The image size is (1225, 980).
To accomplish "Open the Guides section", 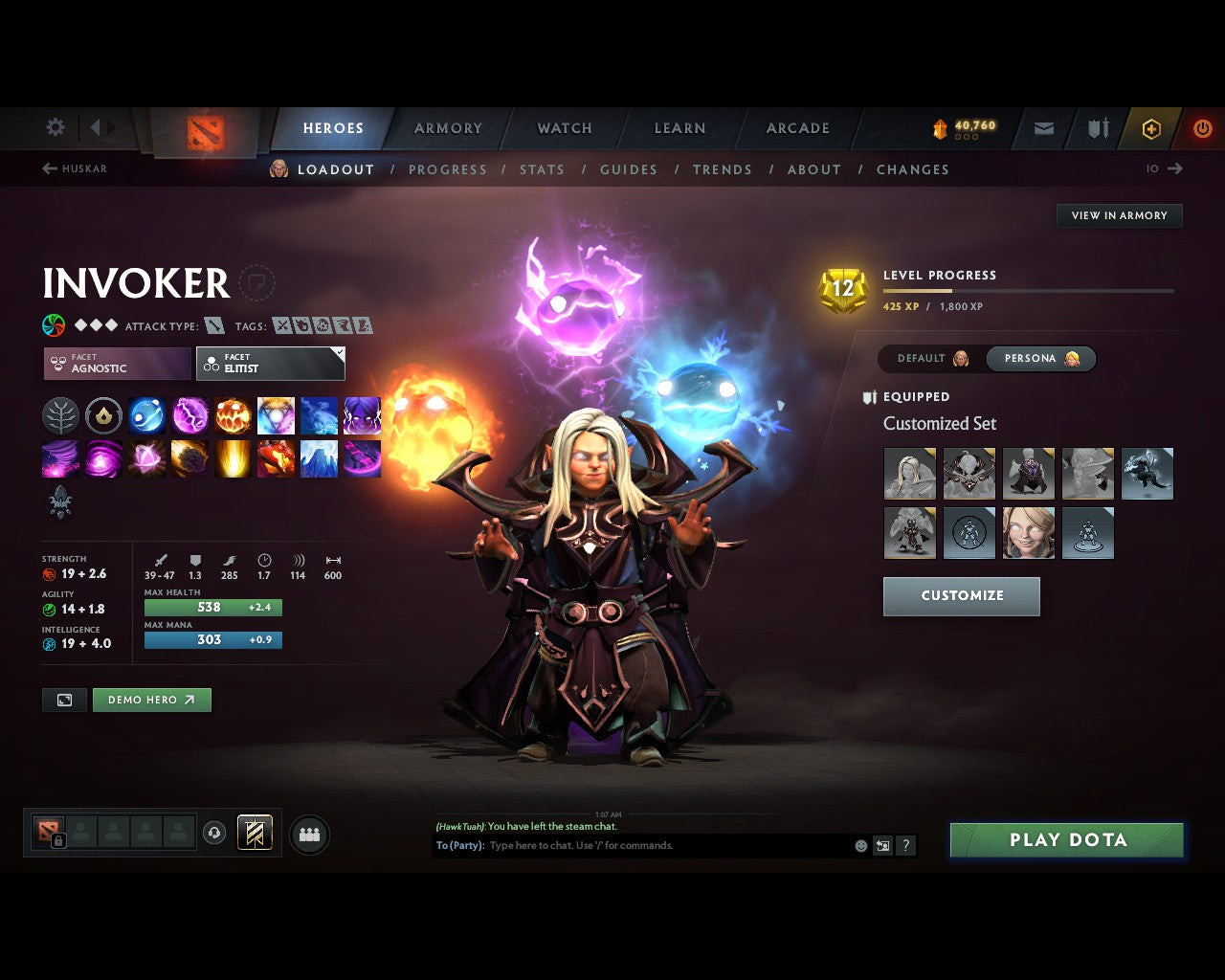I will coord(628,169).
